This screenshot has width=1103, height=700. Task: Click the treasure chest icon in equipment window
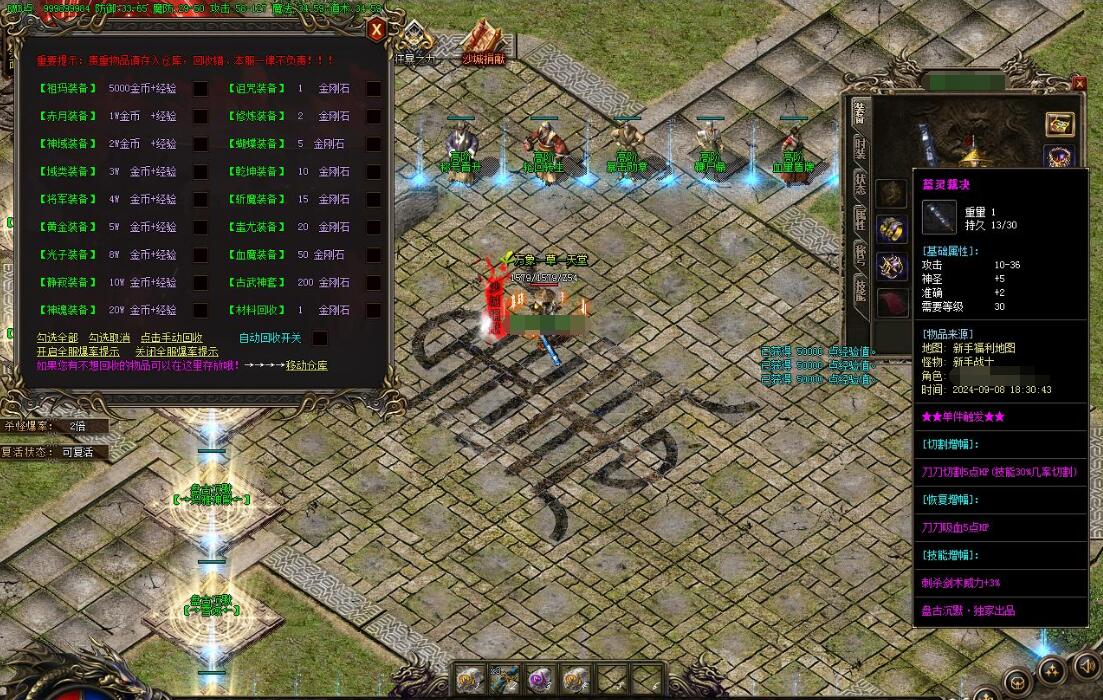coord(1059,123)
